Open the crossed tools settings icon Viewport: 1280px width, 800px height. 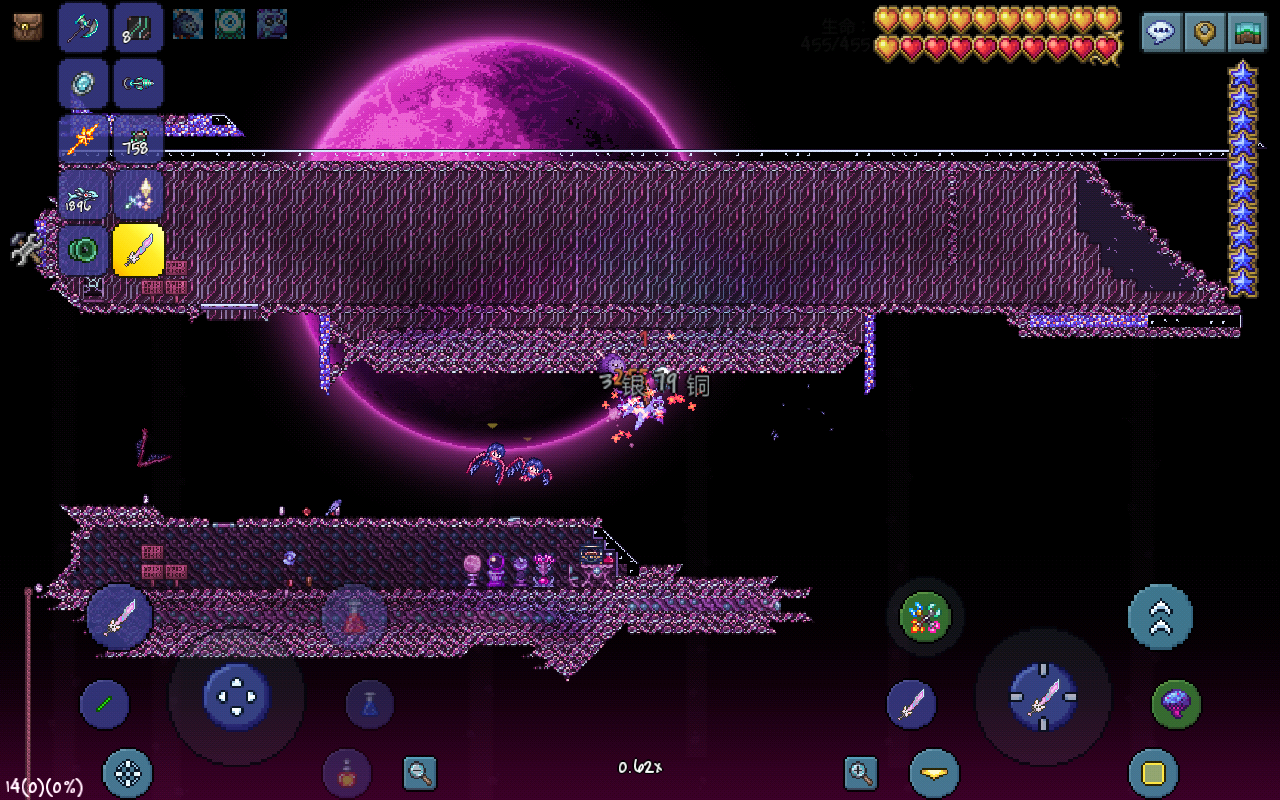click(26, 248)
